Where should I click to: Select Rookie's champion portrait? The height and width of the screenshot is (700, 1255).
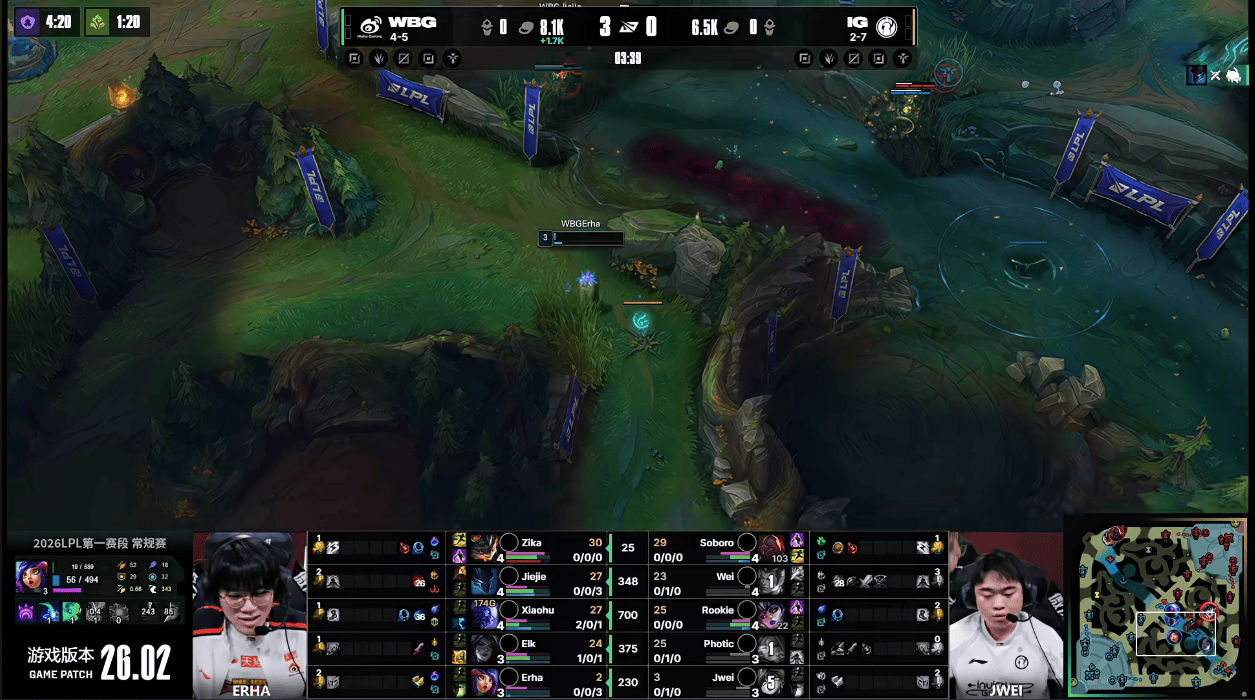(x=770, y=615)
